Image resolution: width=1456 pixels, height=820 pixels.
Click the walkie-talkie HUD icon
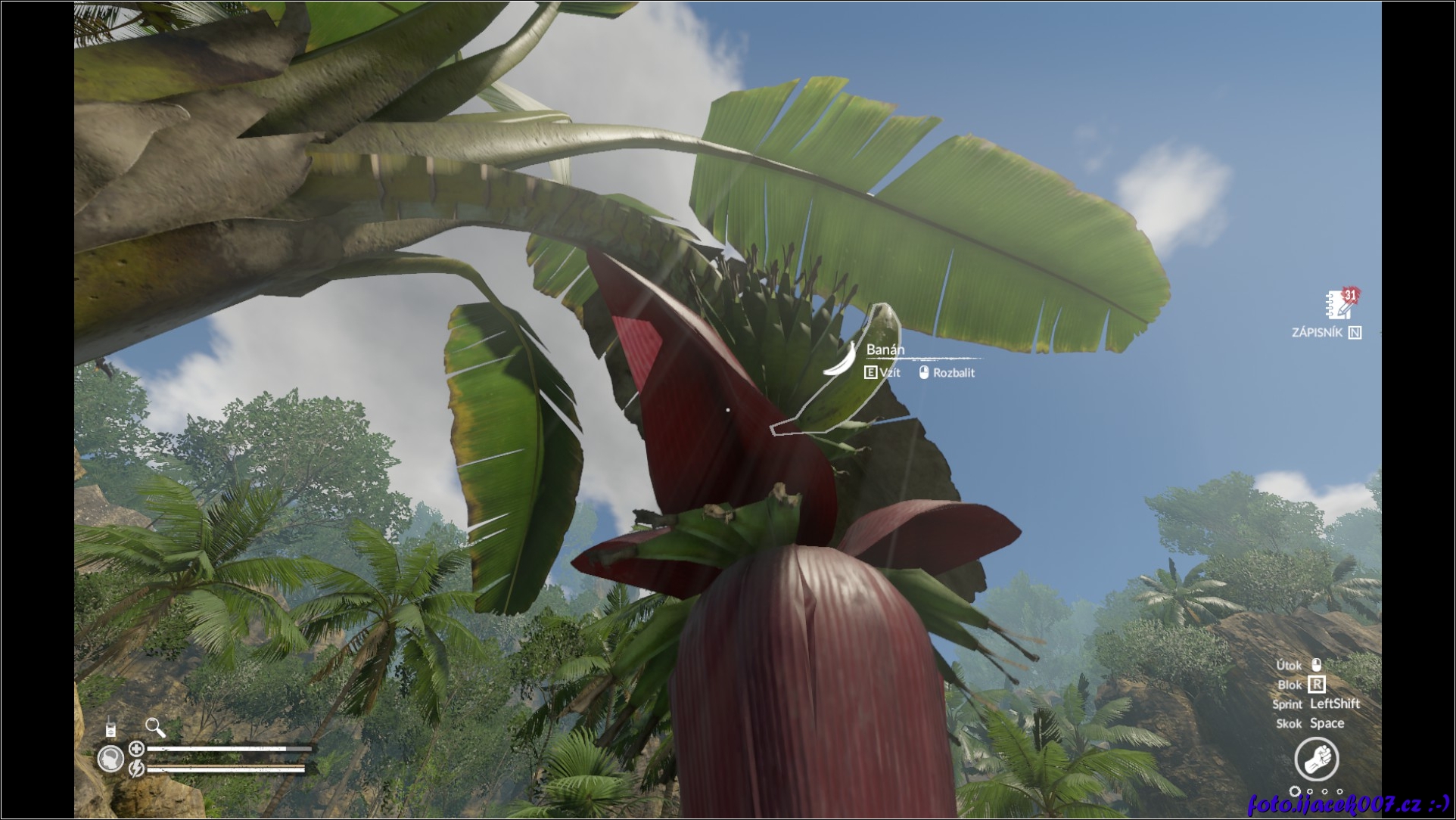[110, 728]
